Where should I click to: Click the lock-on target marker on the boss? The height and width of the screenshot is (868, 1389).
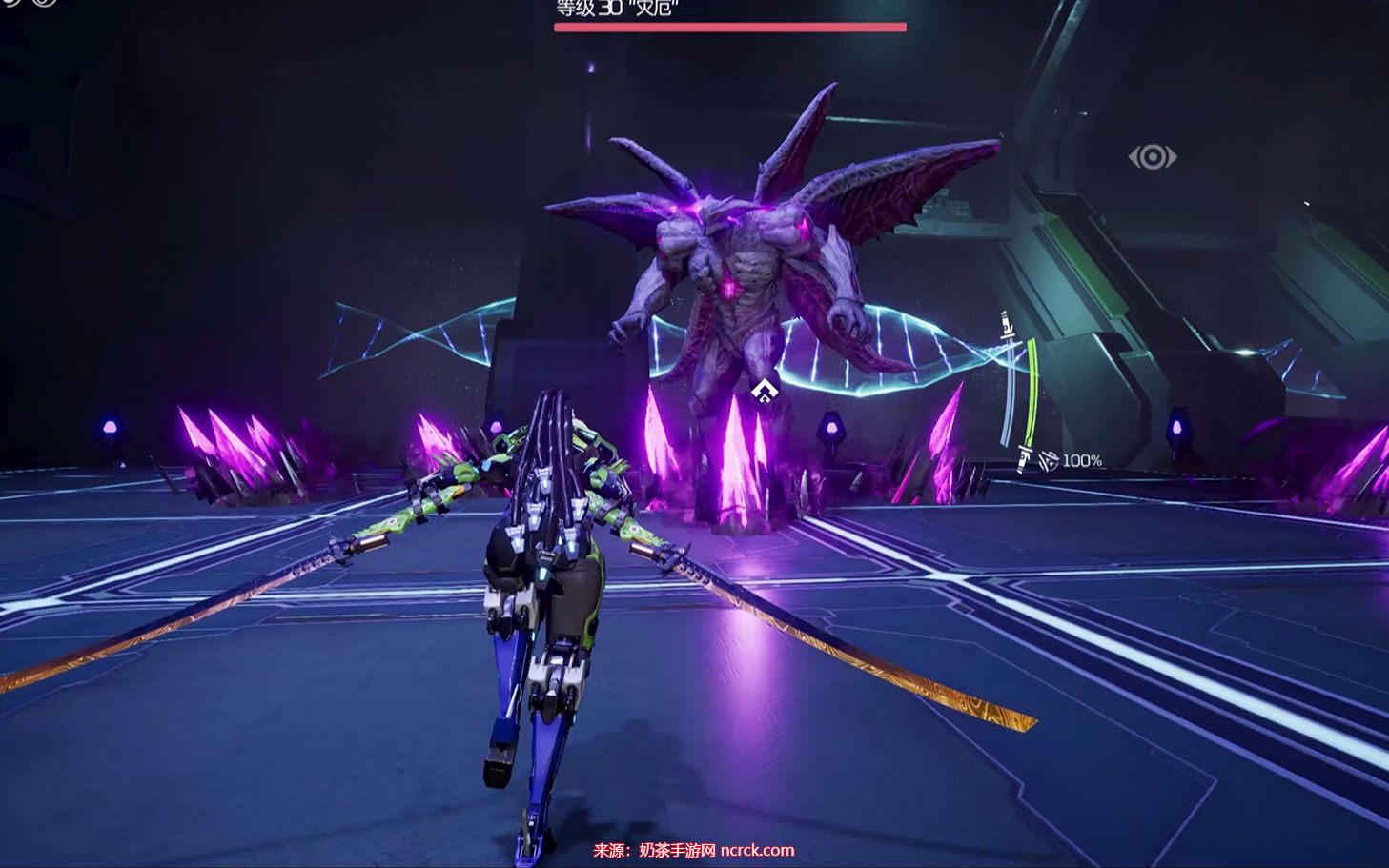click(x=761, y=390)
